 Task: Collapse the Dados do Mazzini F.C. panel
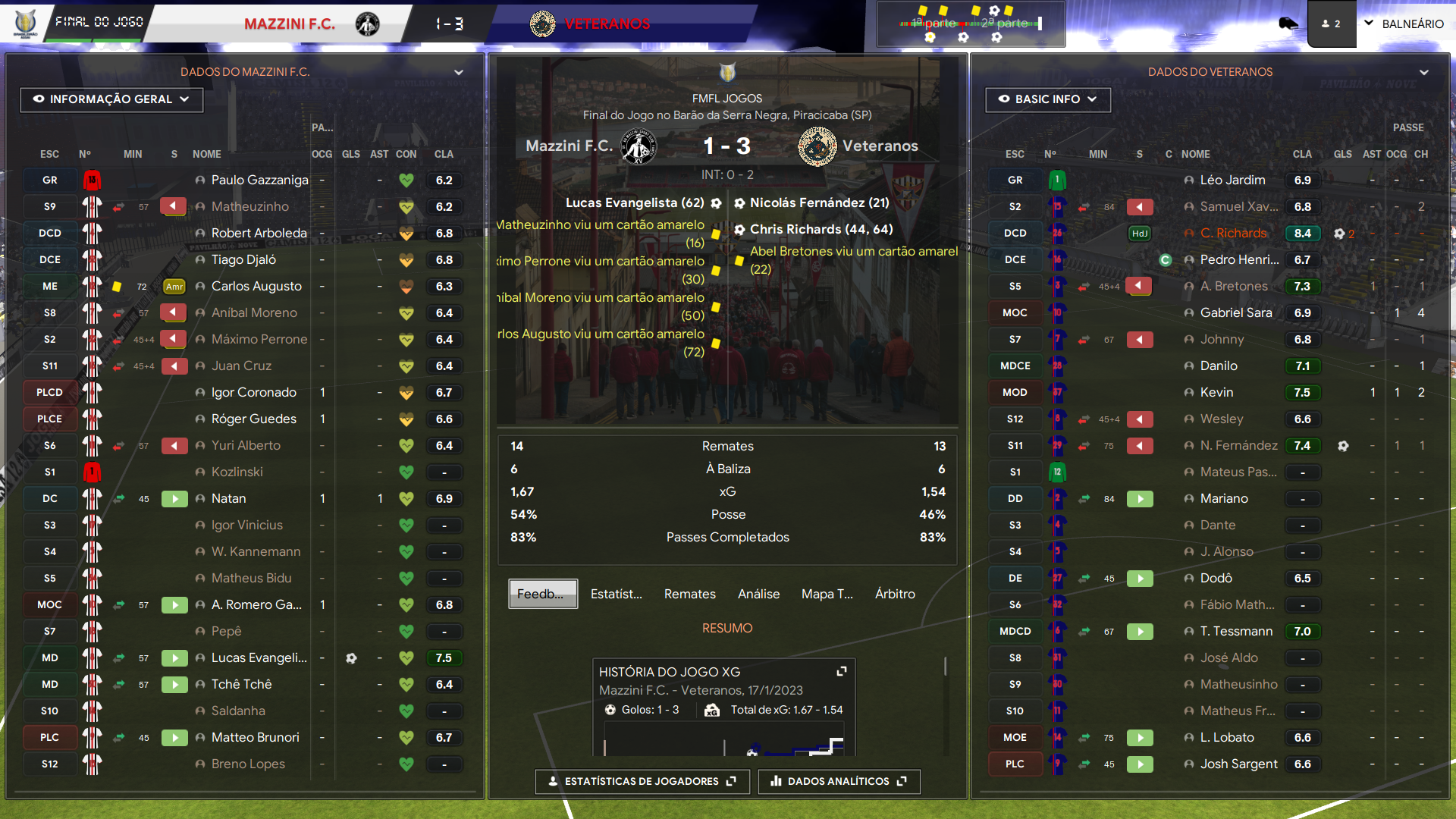pos(459,72)
